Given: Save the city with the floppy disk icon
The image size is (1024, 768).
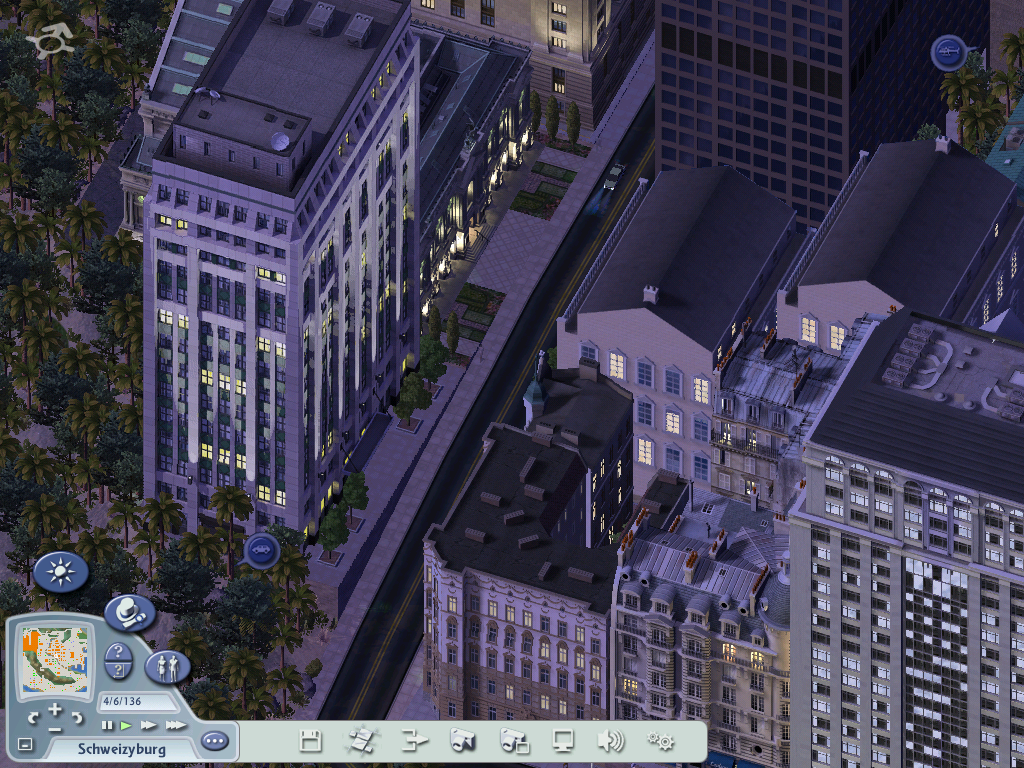Looking at the screenshot, I should (x=310, y=741).
